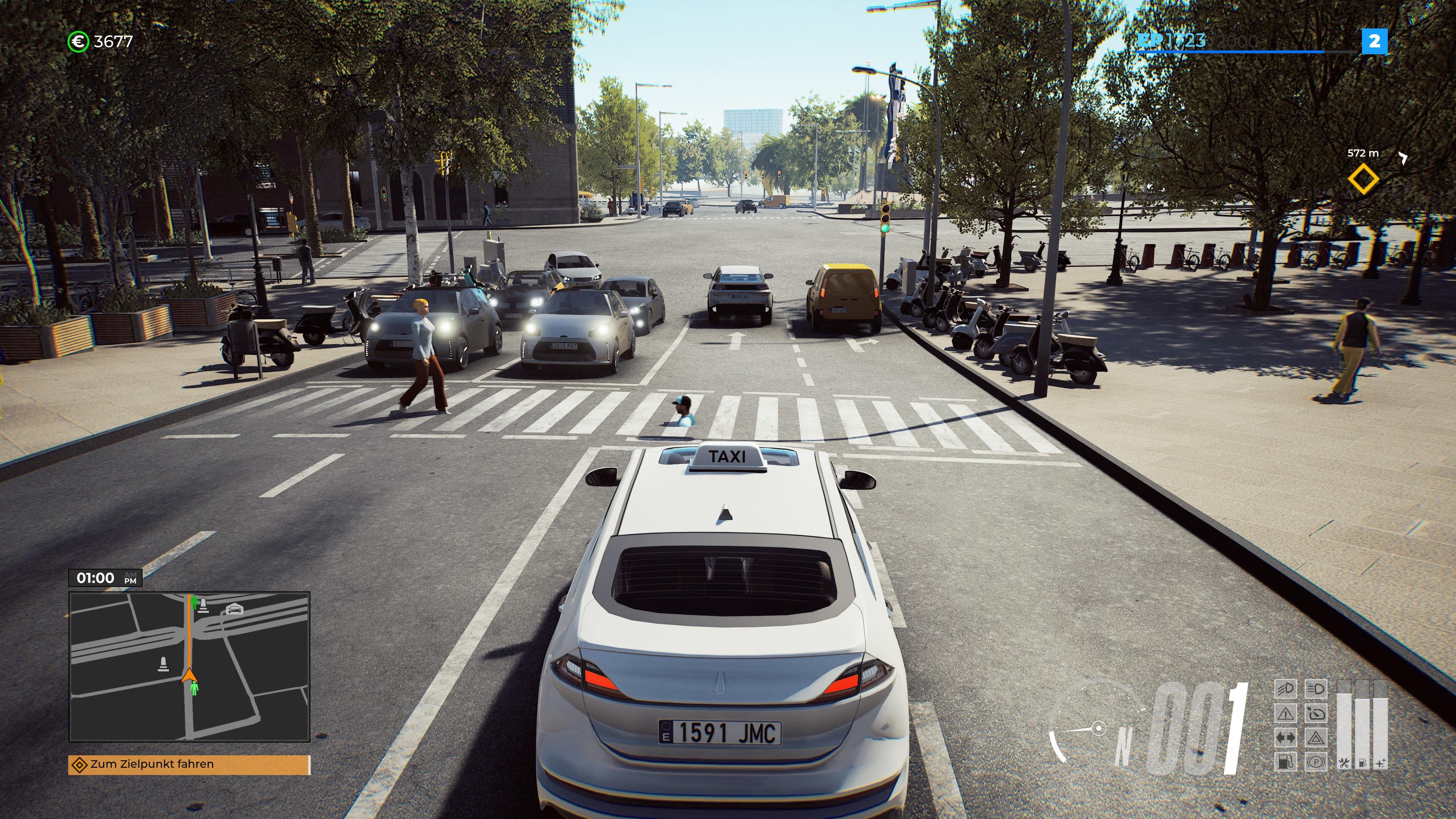Select the low beam headlights icon
Screen dimensions: 1456x819
point(1286,689)
